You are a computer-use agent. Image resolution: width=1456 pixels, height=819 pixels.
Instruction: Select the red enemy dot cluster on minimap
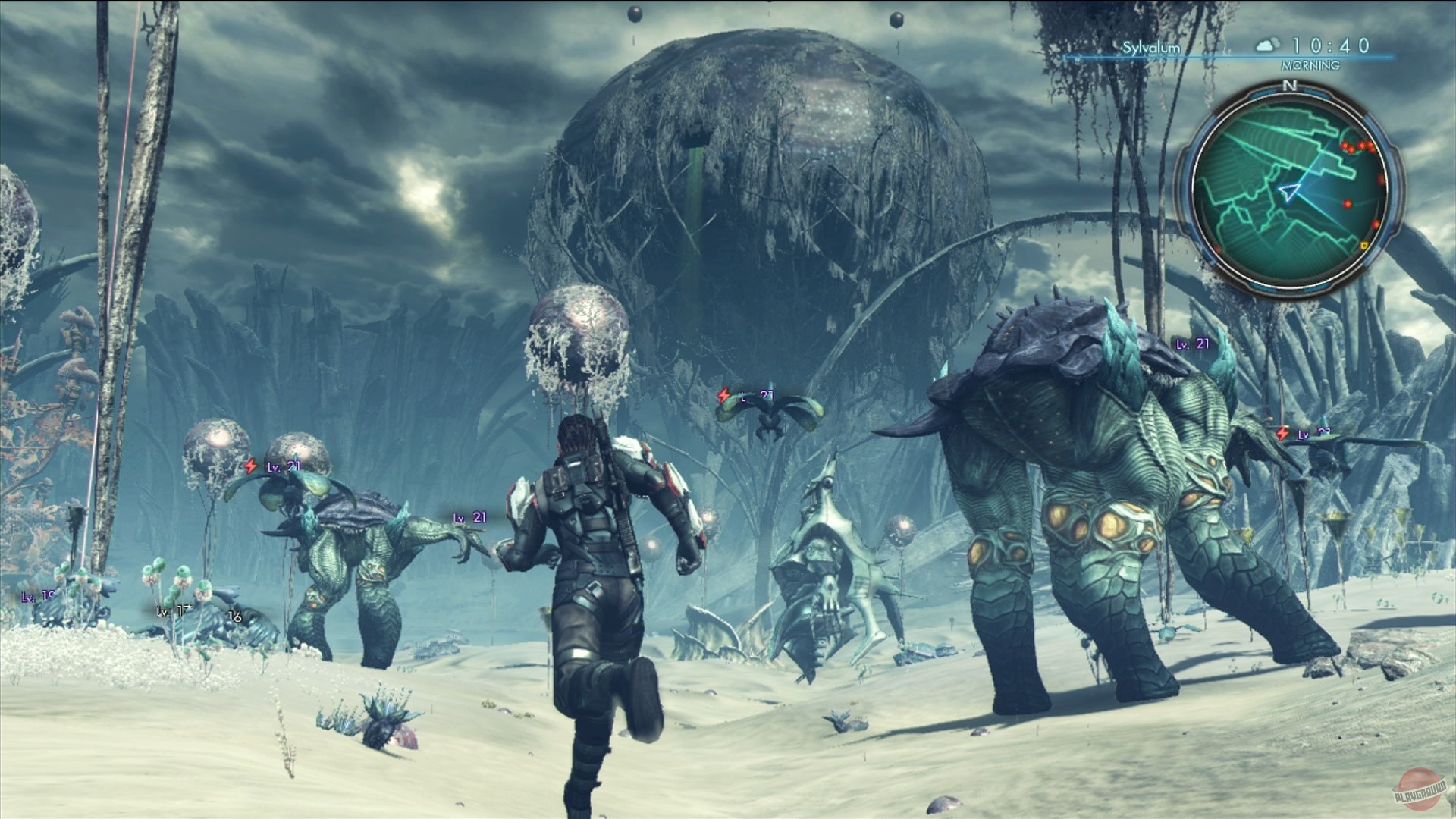[1357, 146]
